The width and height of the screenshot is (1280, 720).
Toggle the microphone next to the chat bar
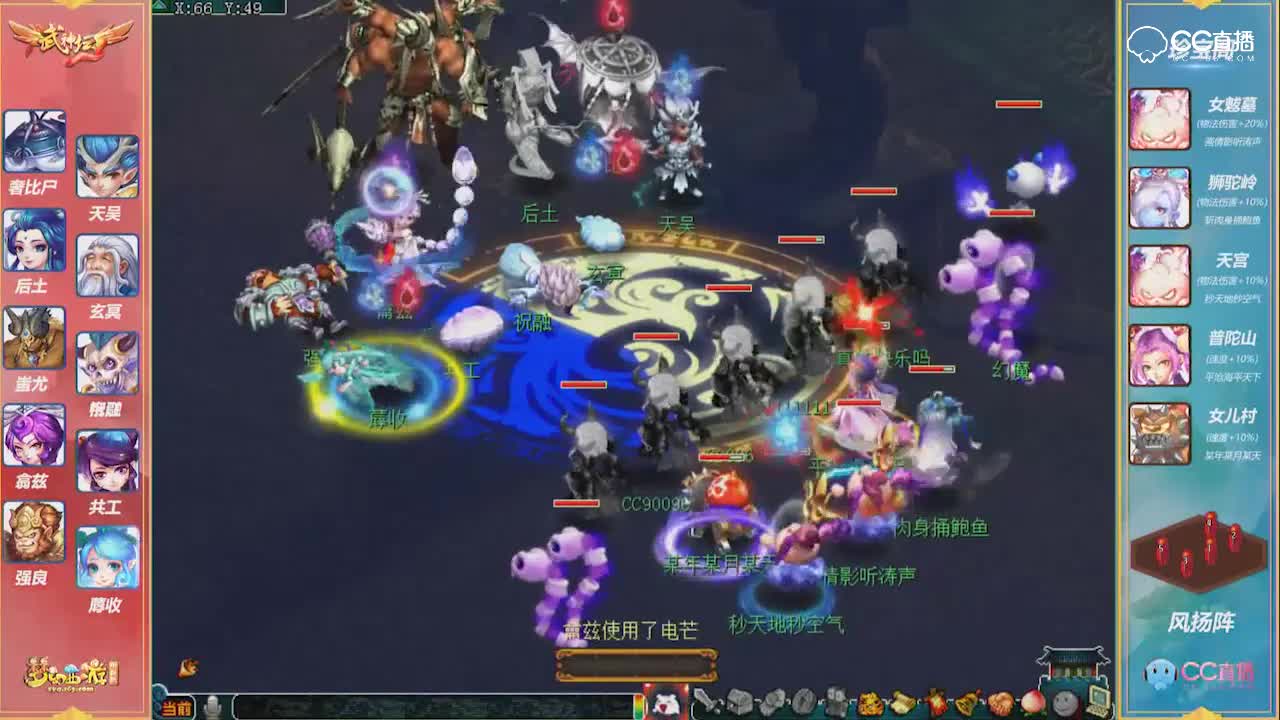(x=212, y=704)
